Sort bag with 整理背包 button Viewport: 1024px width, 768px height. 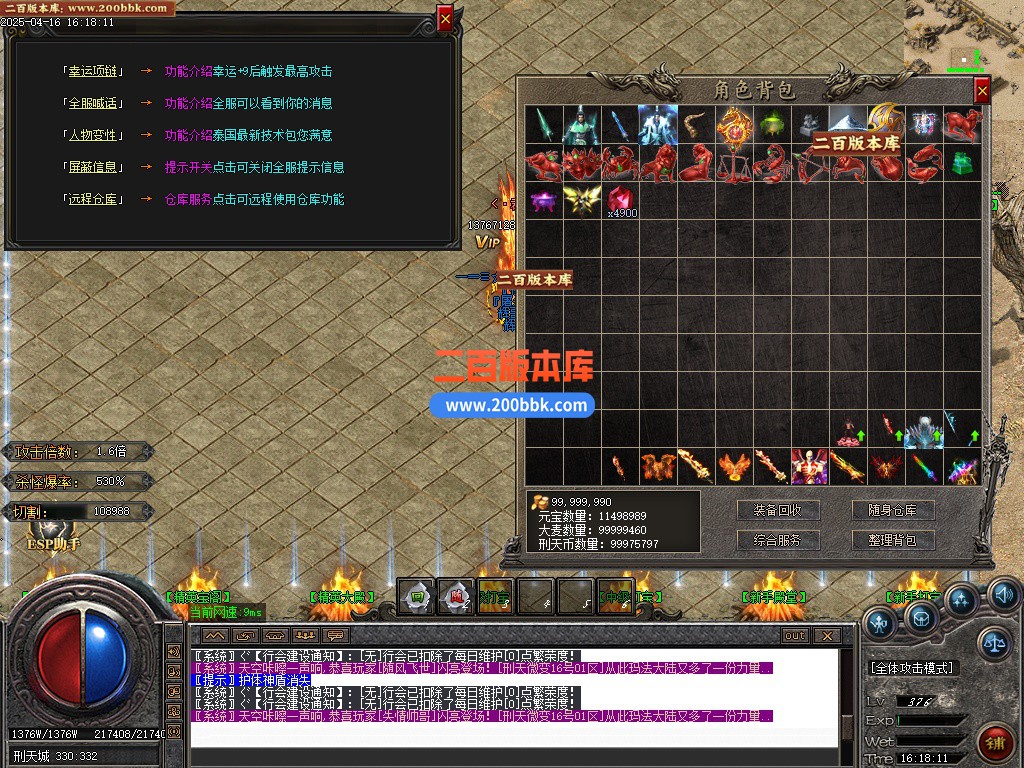point(892,540)
